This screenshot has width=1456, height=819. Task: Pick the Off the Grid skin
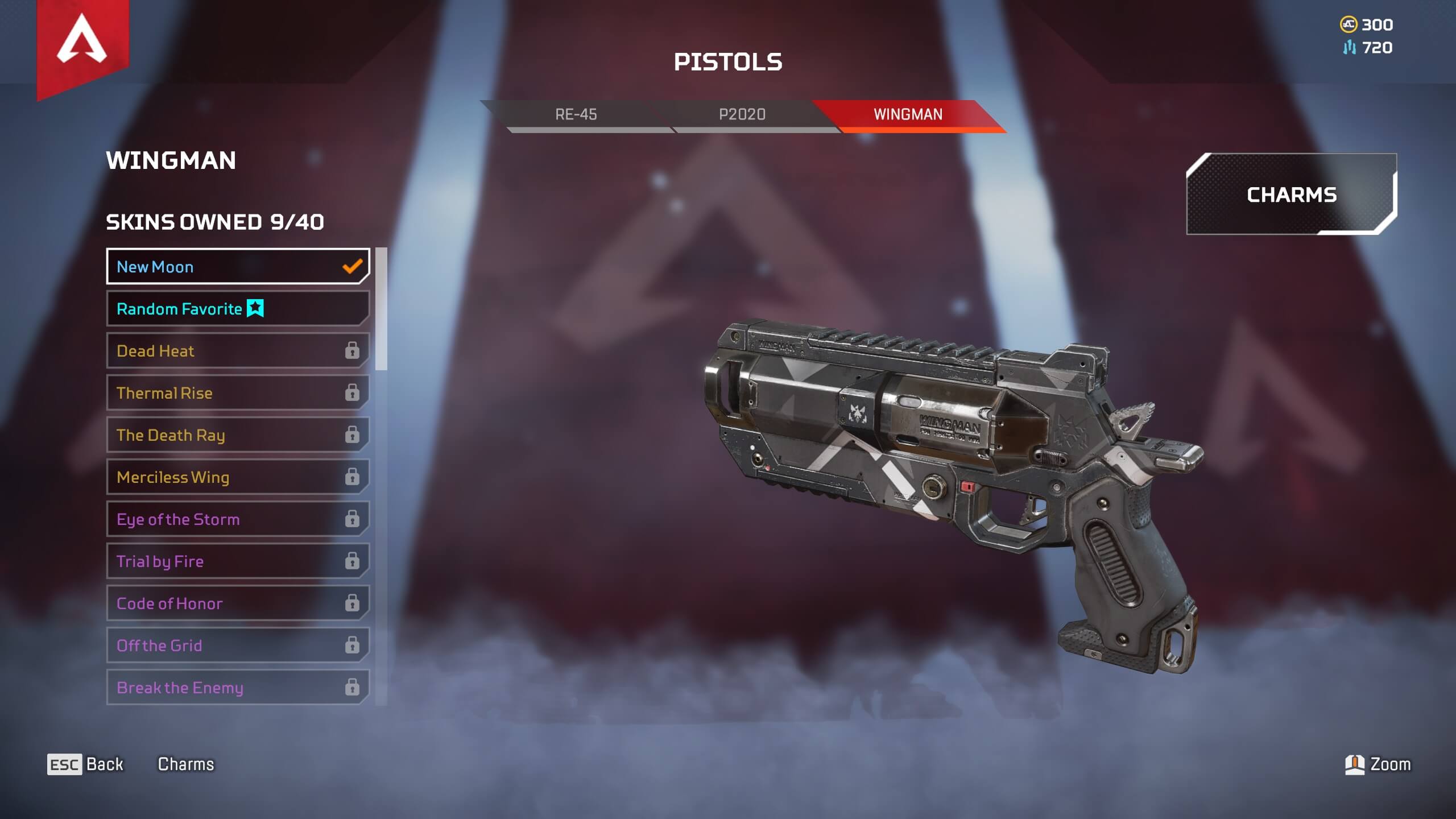[238, 645]
